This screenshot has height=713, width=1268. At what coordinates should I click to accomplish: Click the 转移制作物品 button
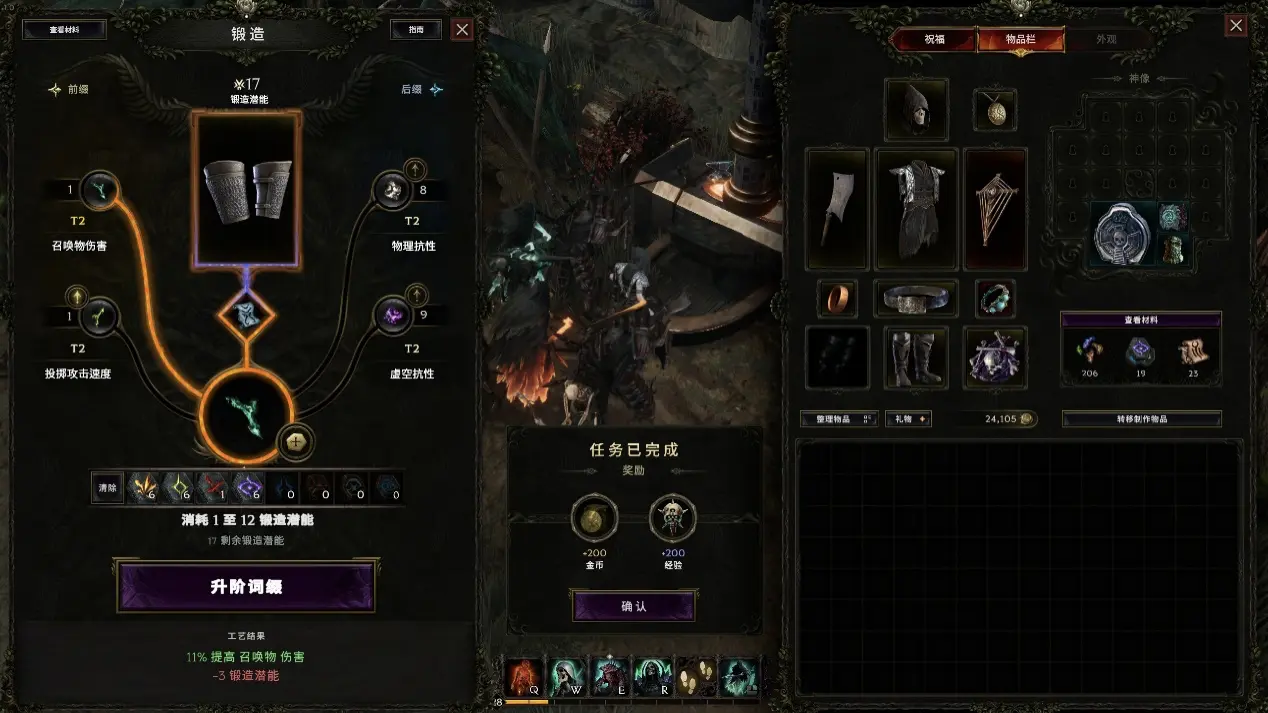pos(1141,419)
